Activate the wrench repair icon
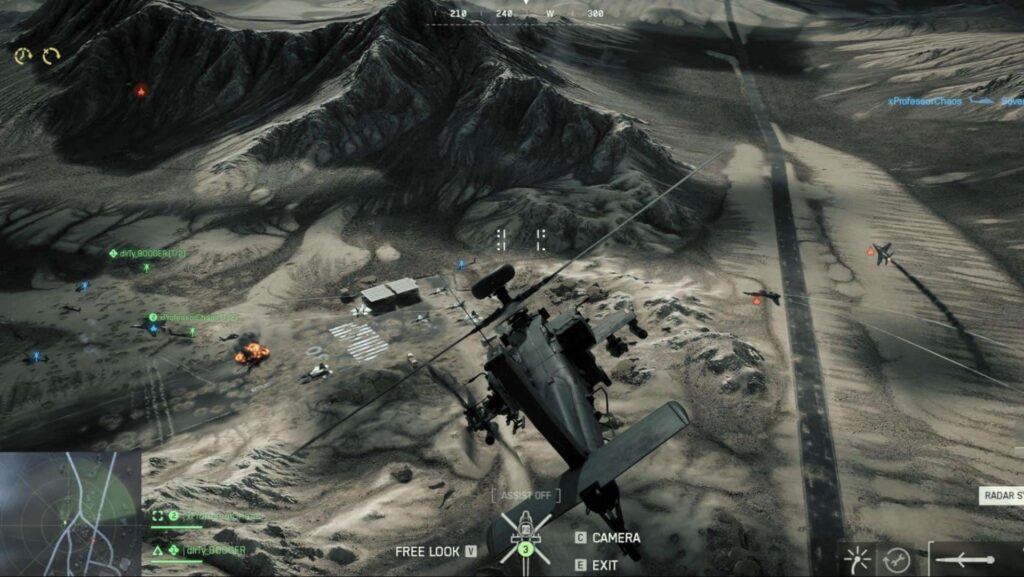Viewport: 1024px width, 577px height. click(x=895, y=560)
